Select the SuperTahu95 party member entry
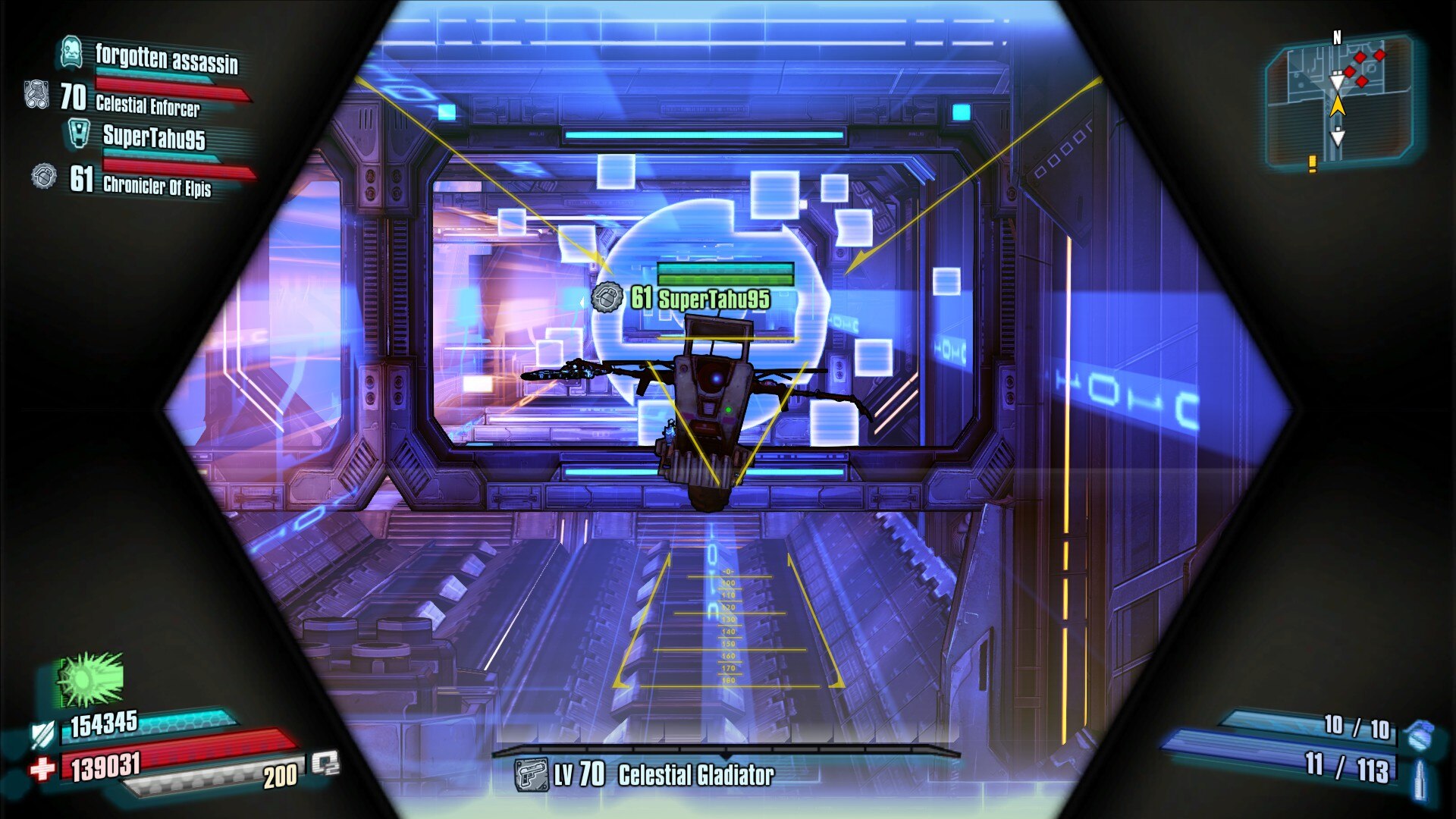 coord(154,137)
